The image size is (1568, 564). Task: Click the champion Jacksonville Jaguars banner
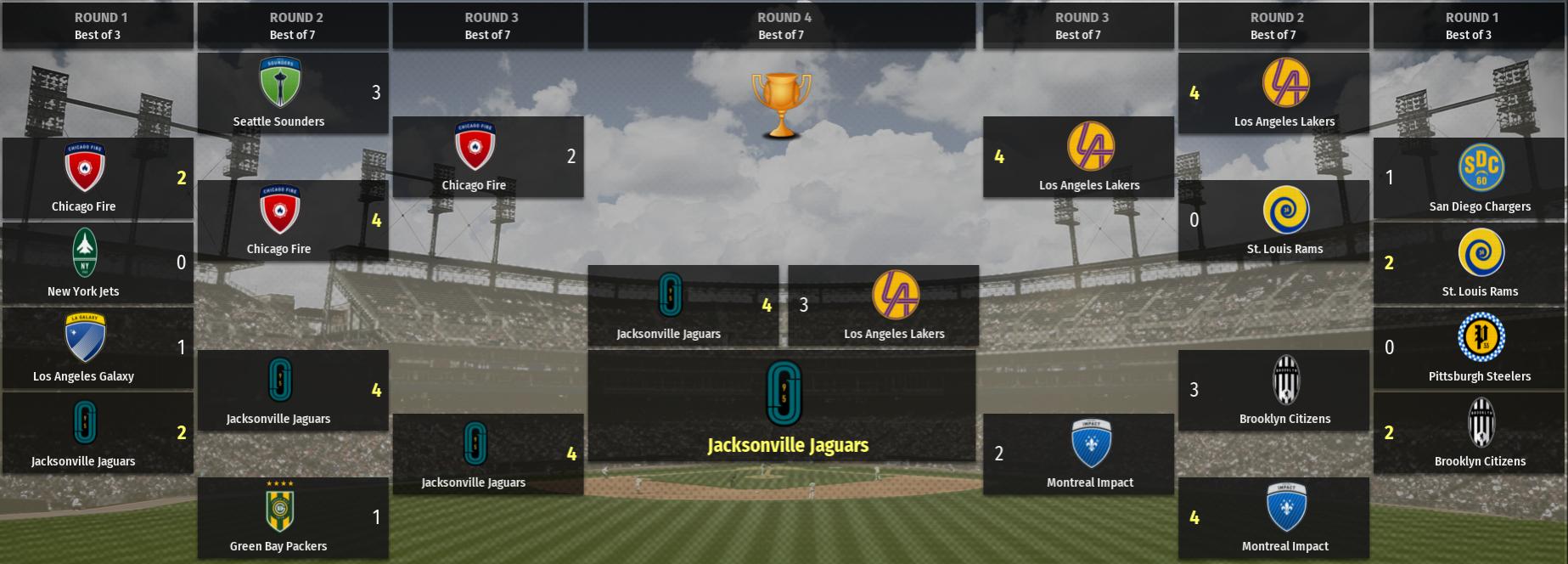point(782,406)
